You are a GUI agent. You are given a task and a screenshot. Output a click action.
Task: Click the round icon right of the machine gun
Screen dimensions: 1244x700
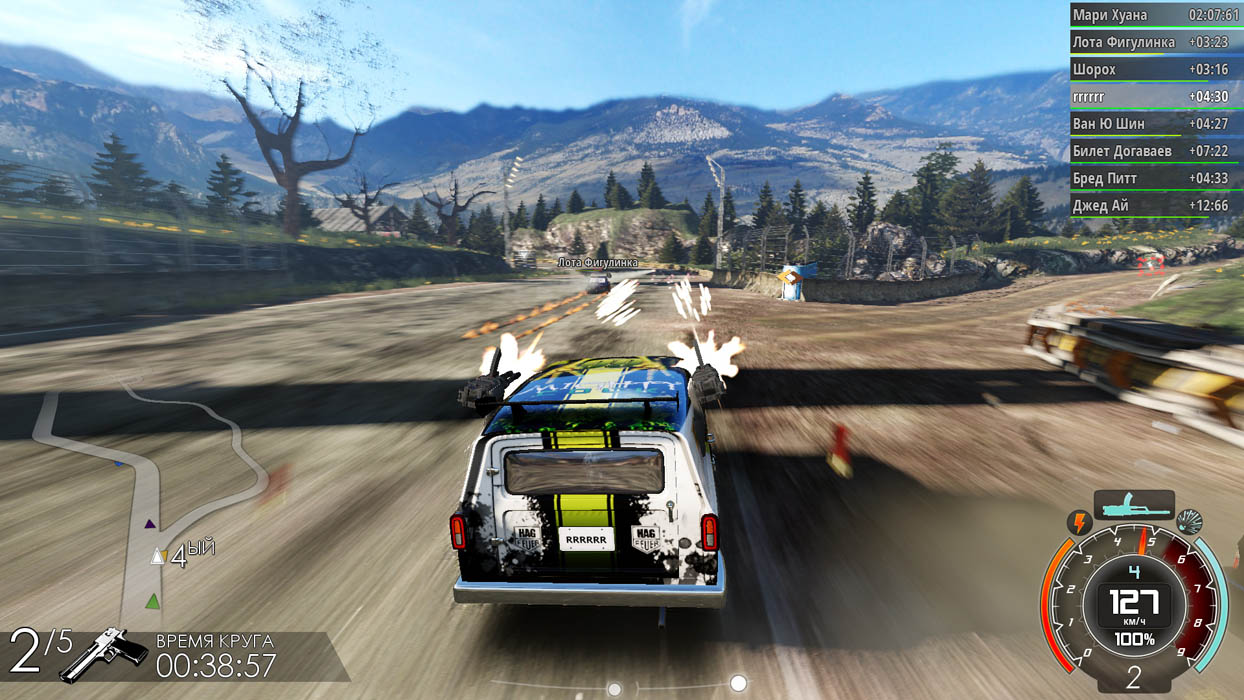tap(1189, 521)
